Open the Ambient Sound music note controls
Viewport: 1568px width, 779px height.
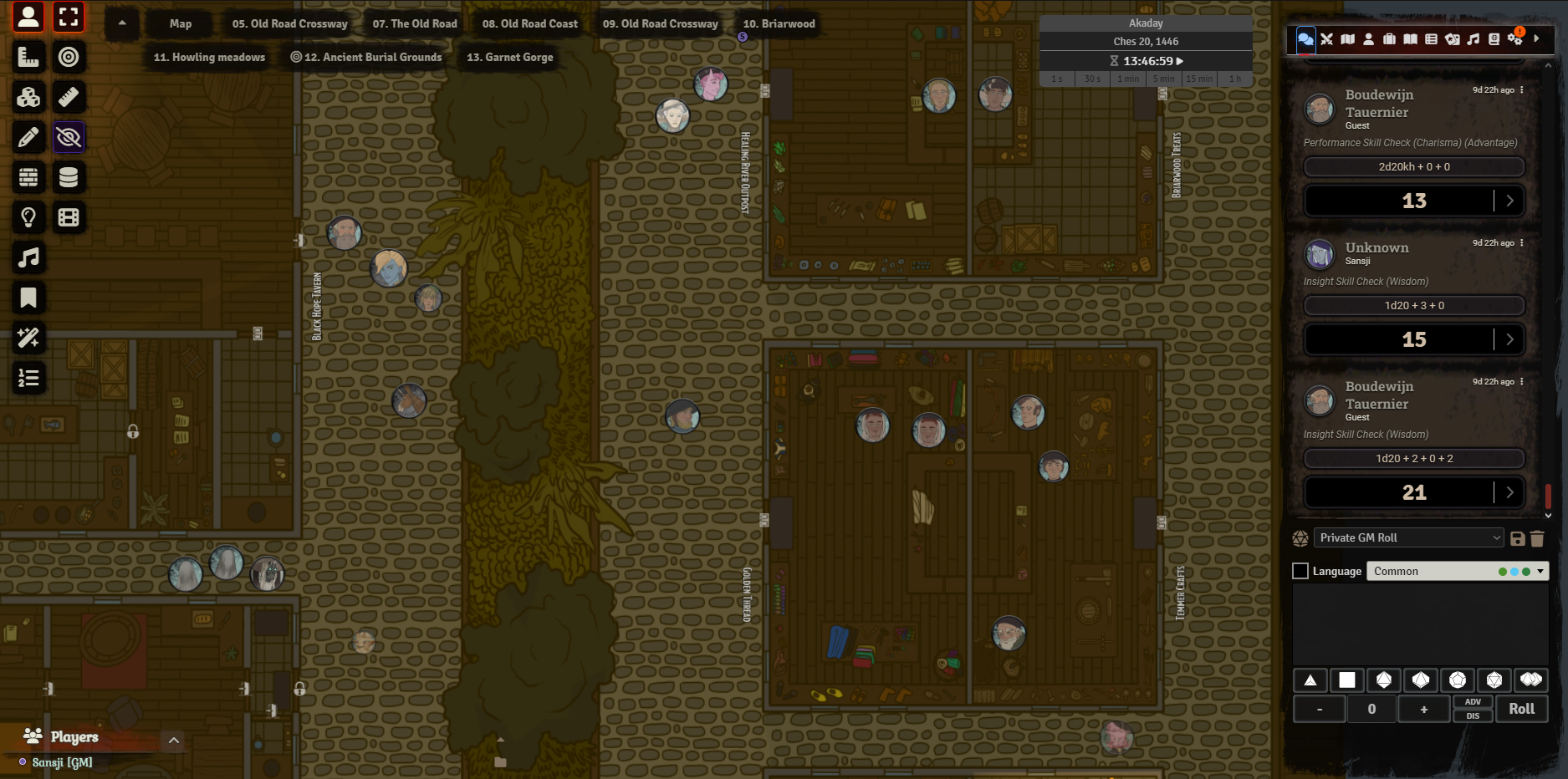coord(28,257)
